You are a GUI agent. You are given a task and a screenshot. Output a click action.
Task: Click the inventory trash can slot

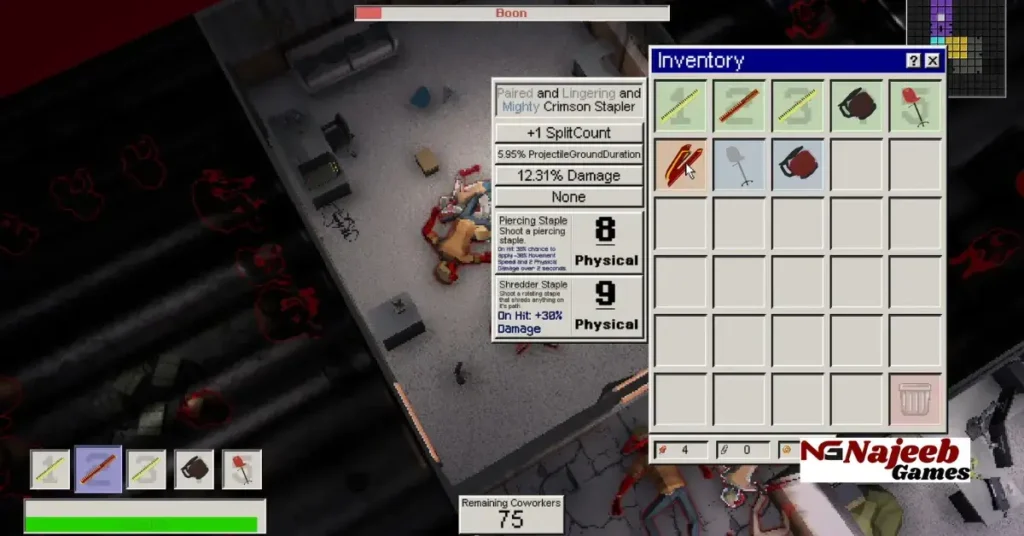coord(915,400)
